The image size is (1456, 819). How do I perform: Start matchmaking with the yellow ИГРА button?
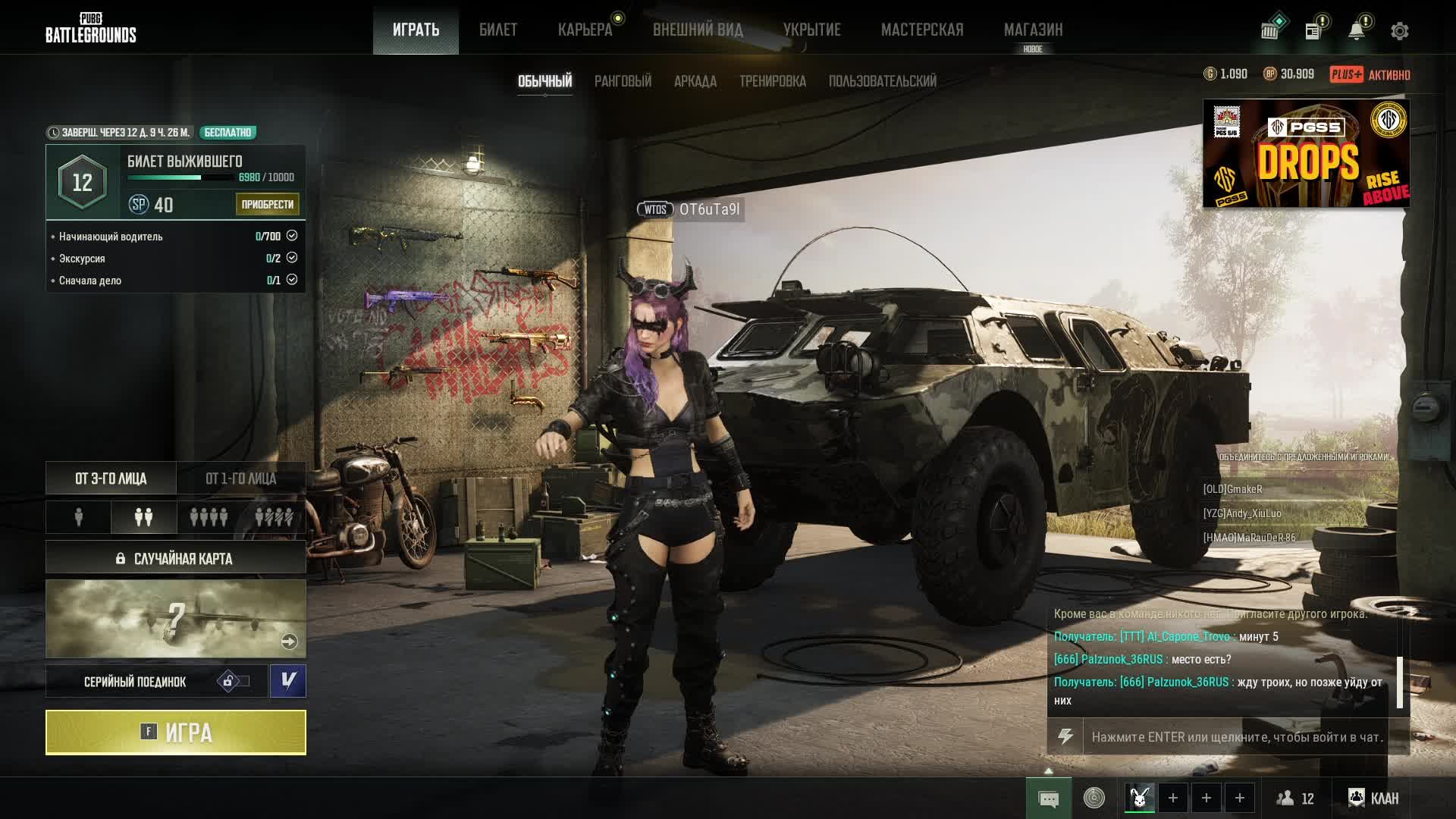(x=176, y=733)
